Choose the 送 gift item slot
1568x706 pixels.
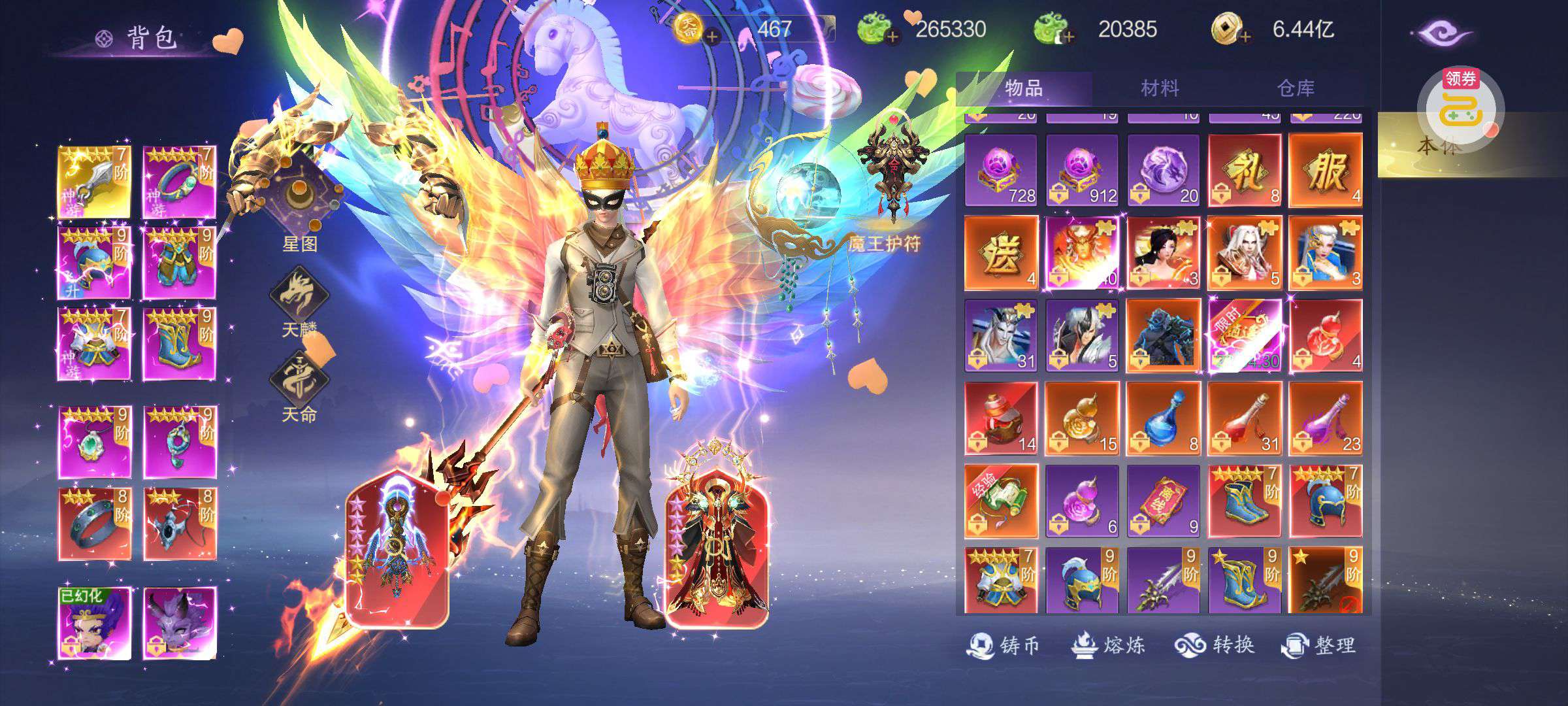1001,254
